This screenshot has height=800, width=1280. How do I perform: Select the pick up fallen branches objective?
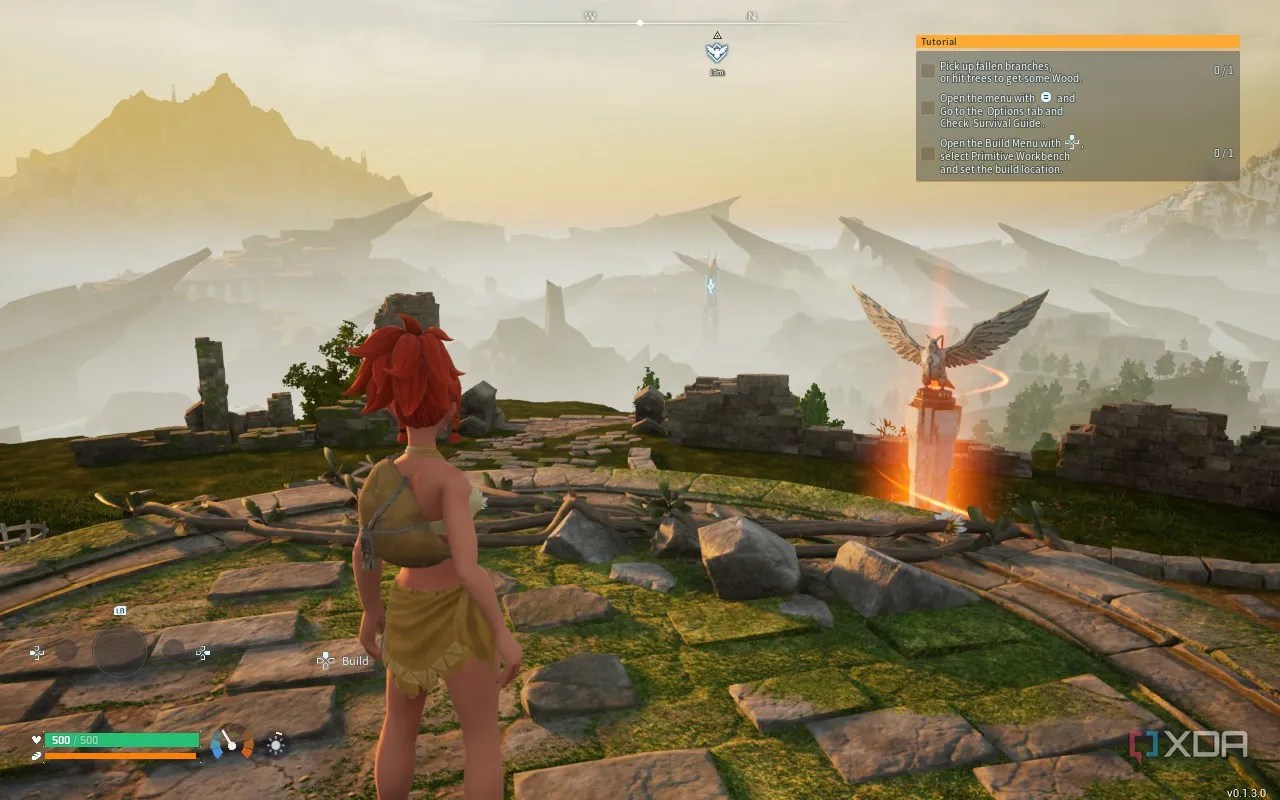[x=1010, y=72]
